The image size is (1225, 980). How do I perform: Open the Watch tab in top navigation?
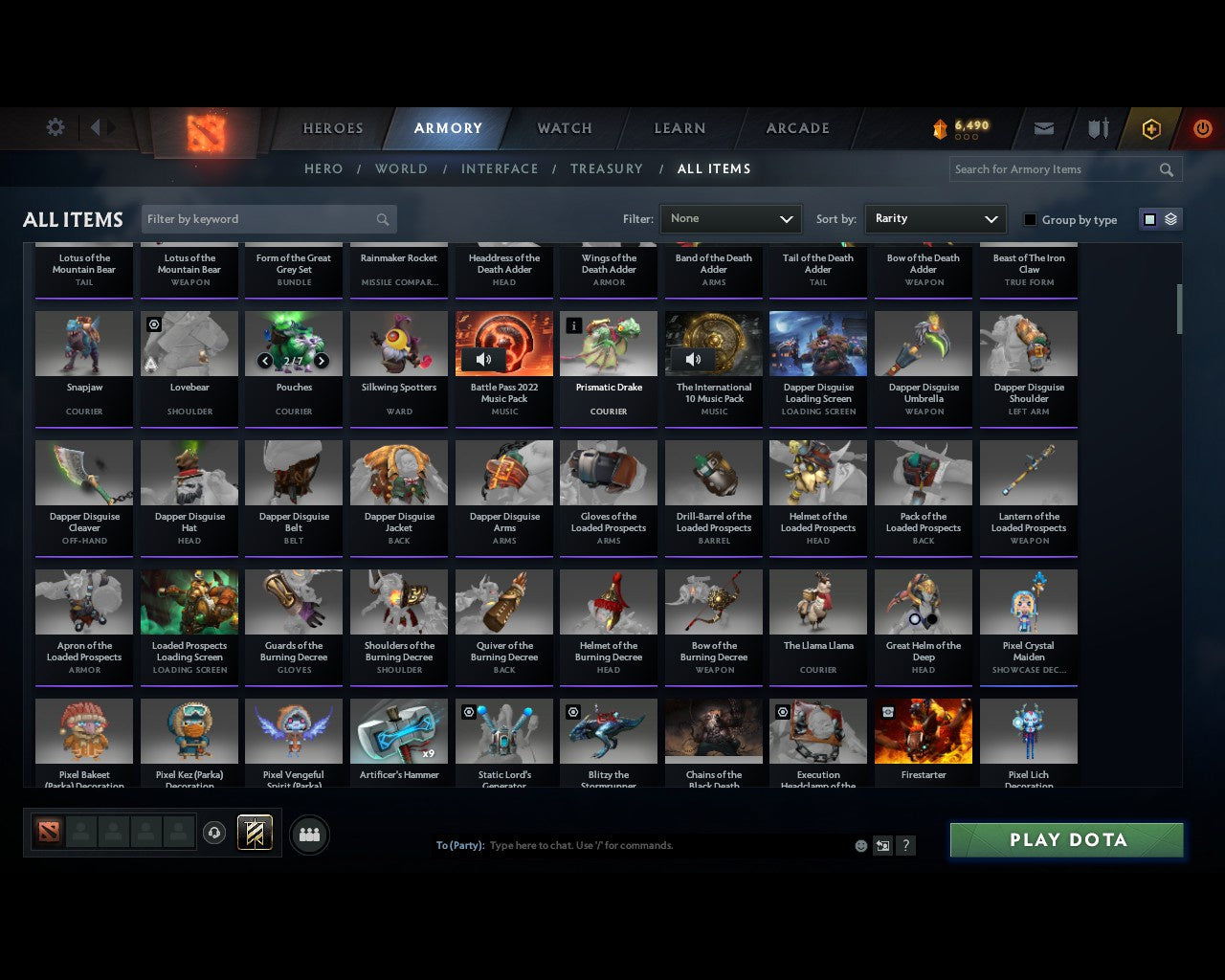(x=563, y=128)
